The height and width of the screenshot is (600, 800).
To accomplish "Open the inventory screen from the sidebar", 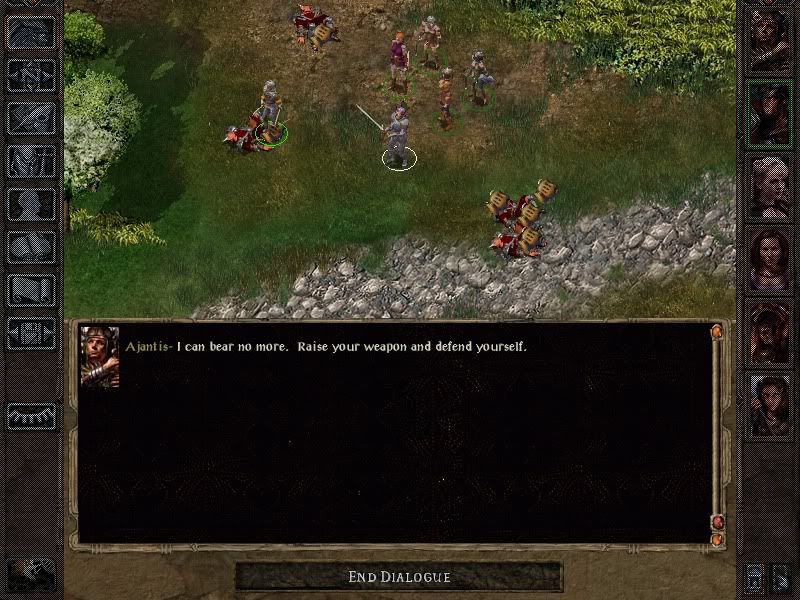I will [x=31, y=161].
